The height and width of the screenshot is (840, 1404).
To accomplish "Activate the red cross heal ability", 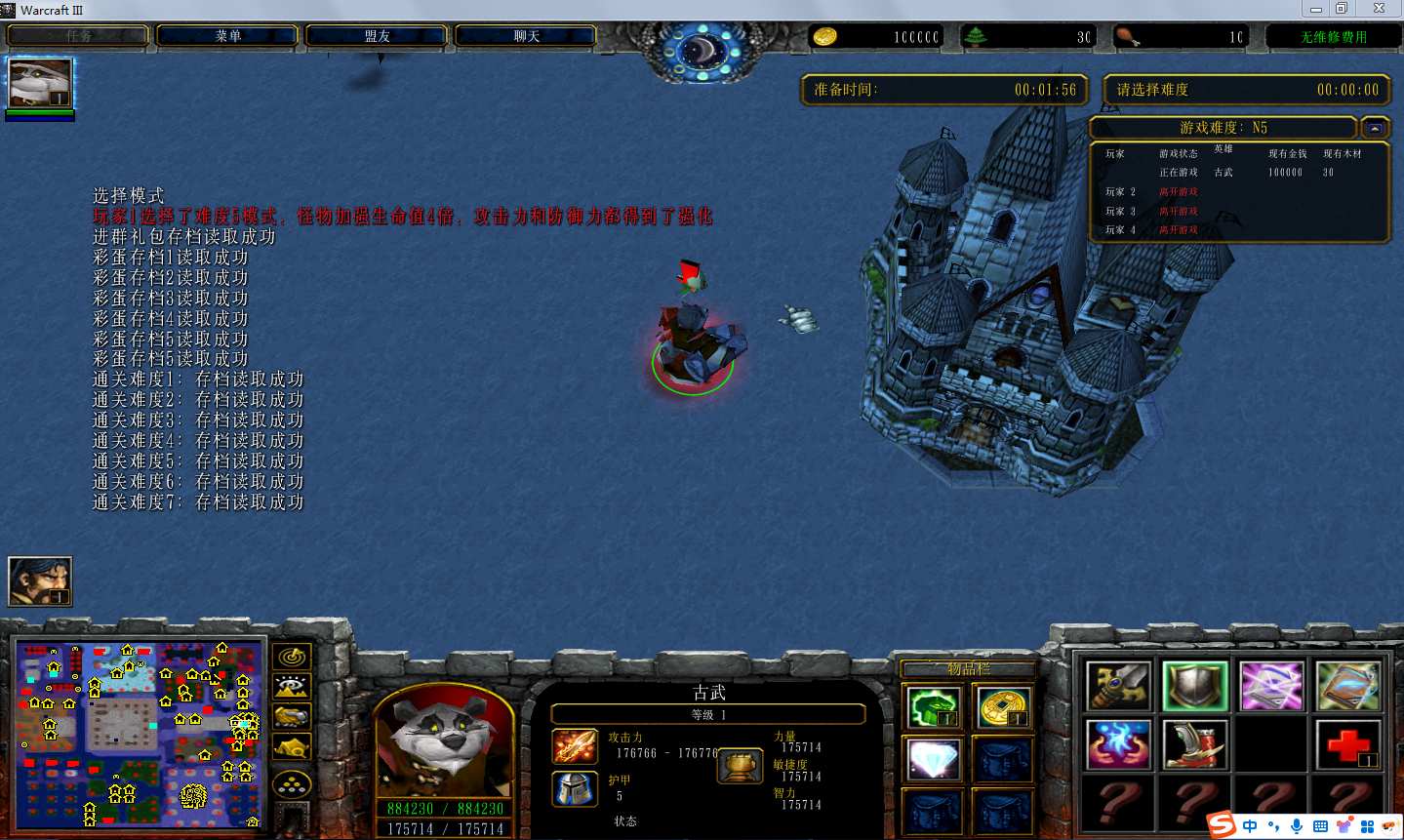I will [x=1347, y=744].
